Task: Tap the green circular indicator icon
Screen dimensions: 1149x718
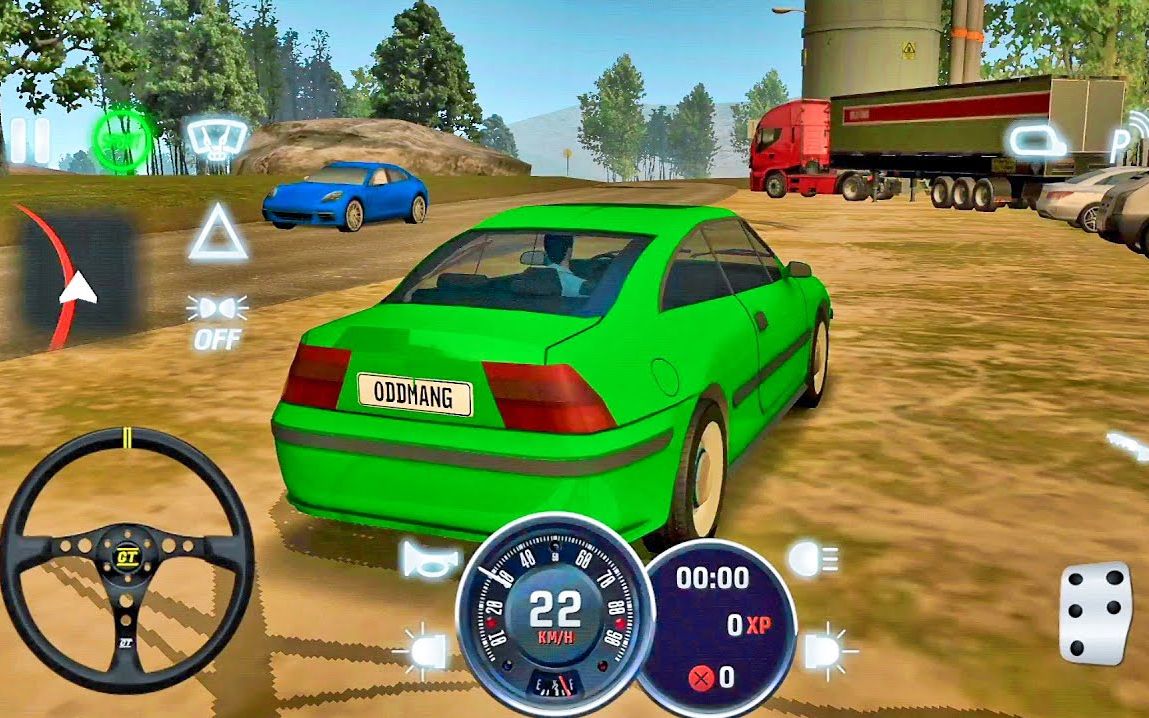Action: click(x=124, y=141)
